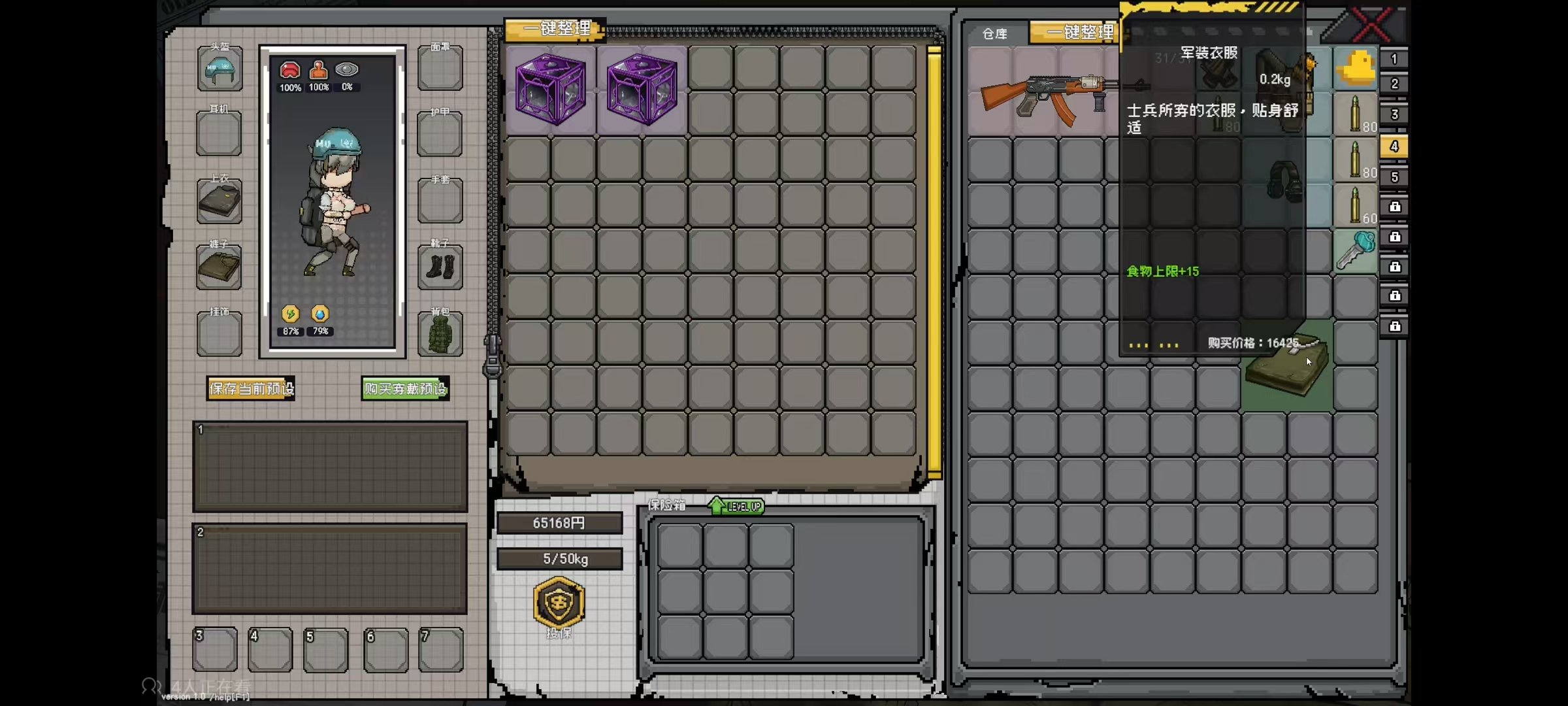Click the gold 投保 insurance badge
This screenshot has width=1568, height=706.
[x=559, y=603]
